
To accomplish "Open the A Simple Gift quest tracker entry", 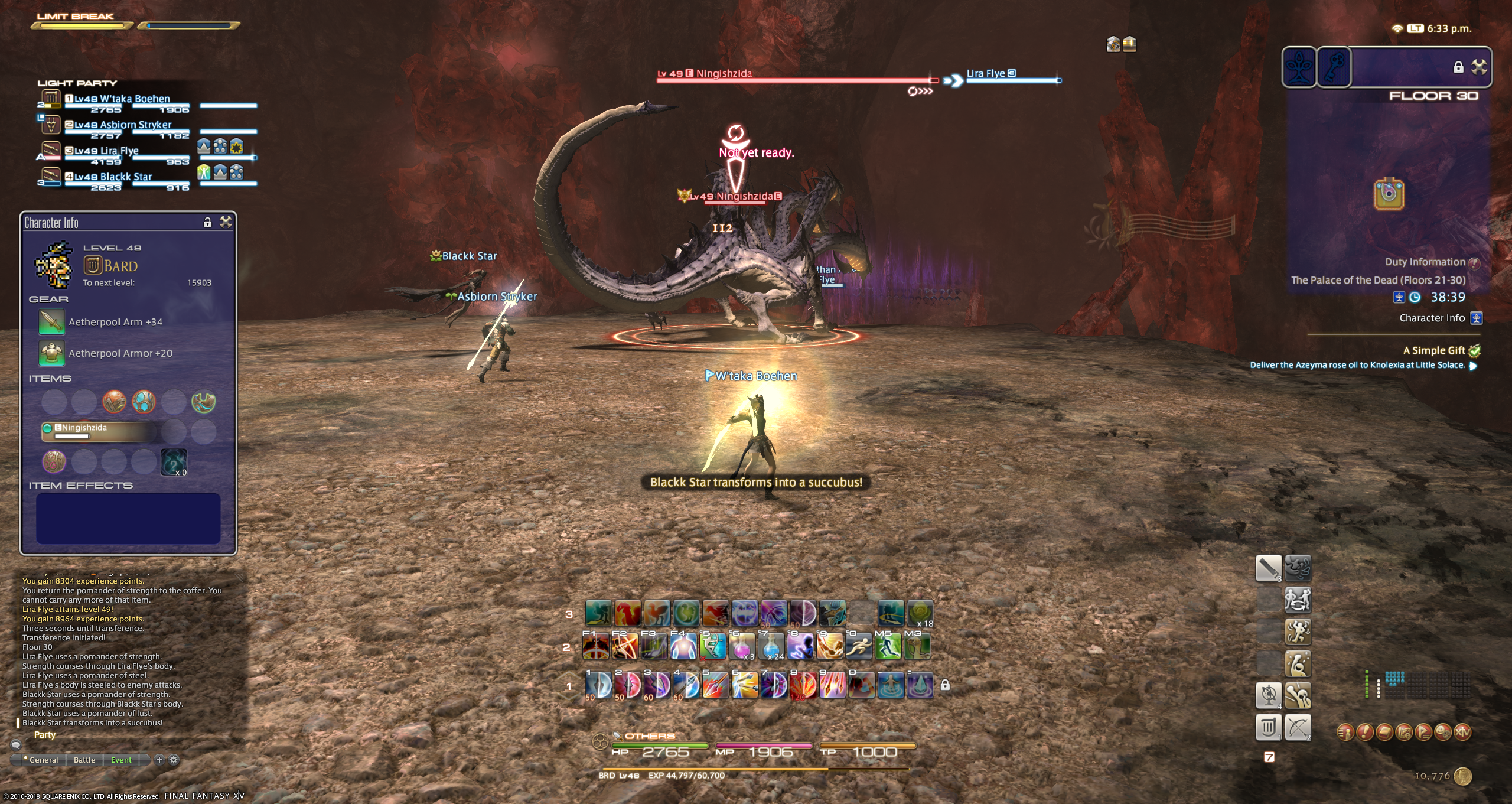I will point(1433,350).
